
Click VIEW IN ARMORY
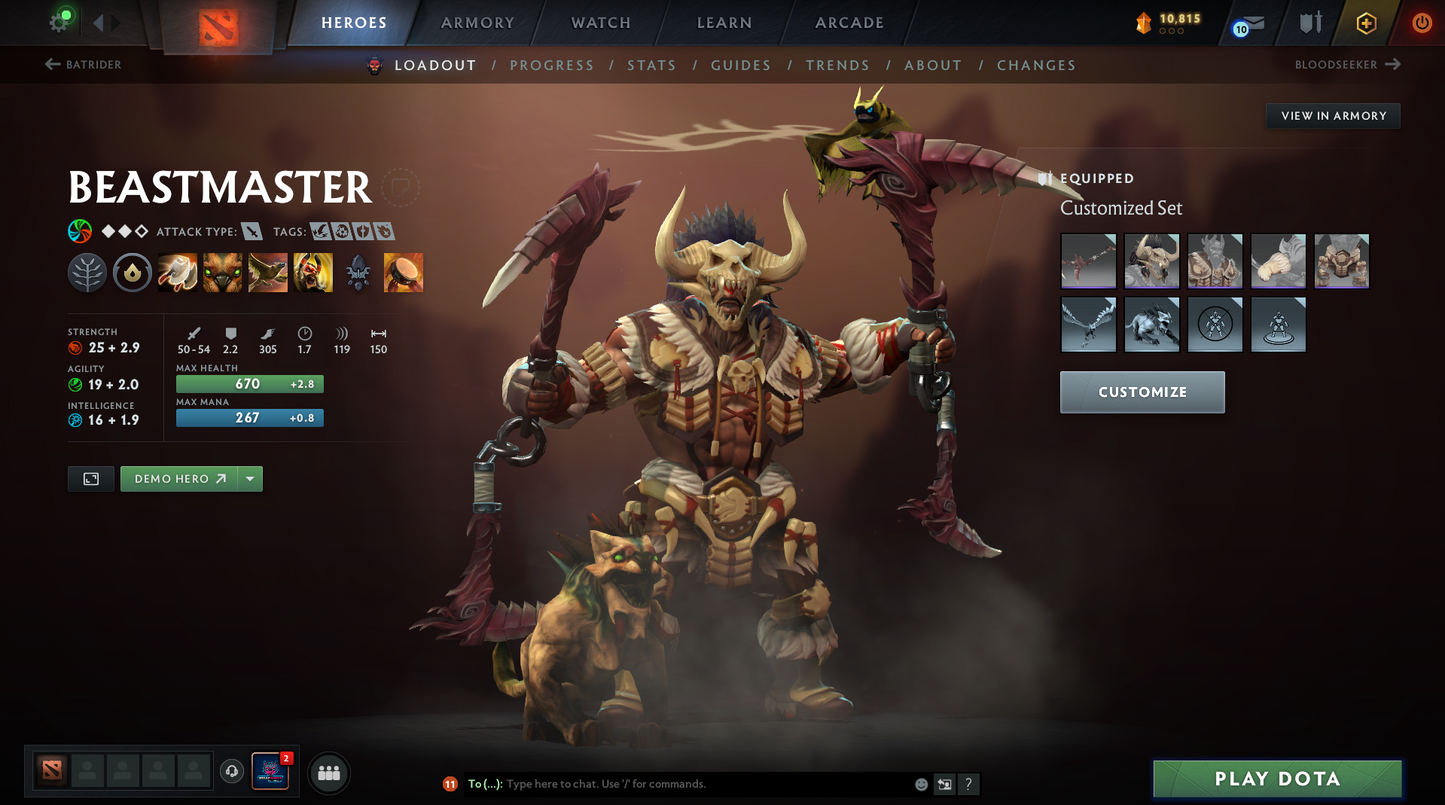pos(1332,115)
